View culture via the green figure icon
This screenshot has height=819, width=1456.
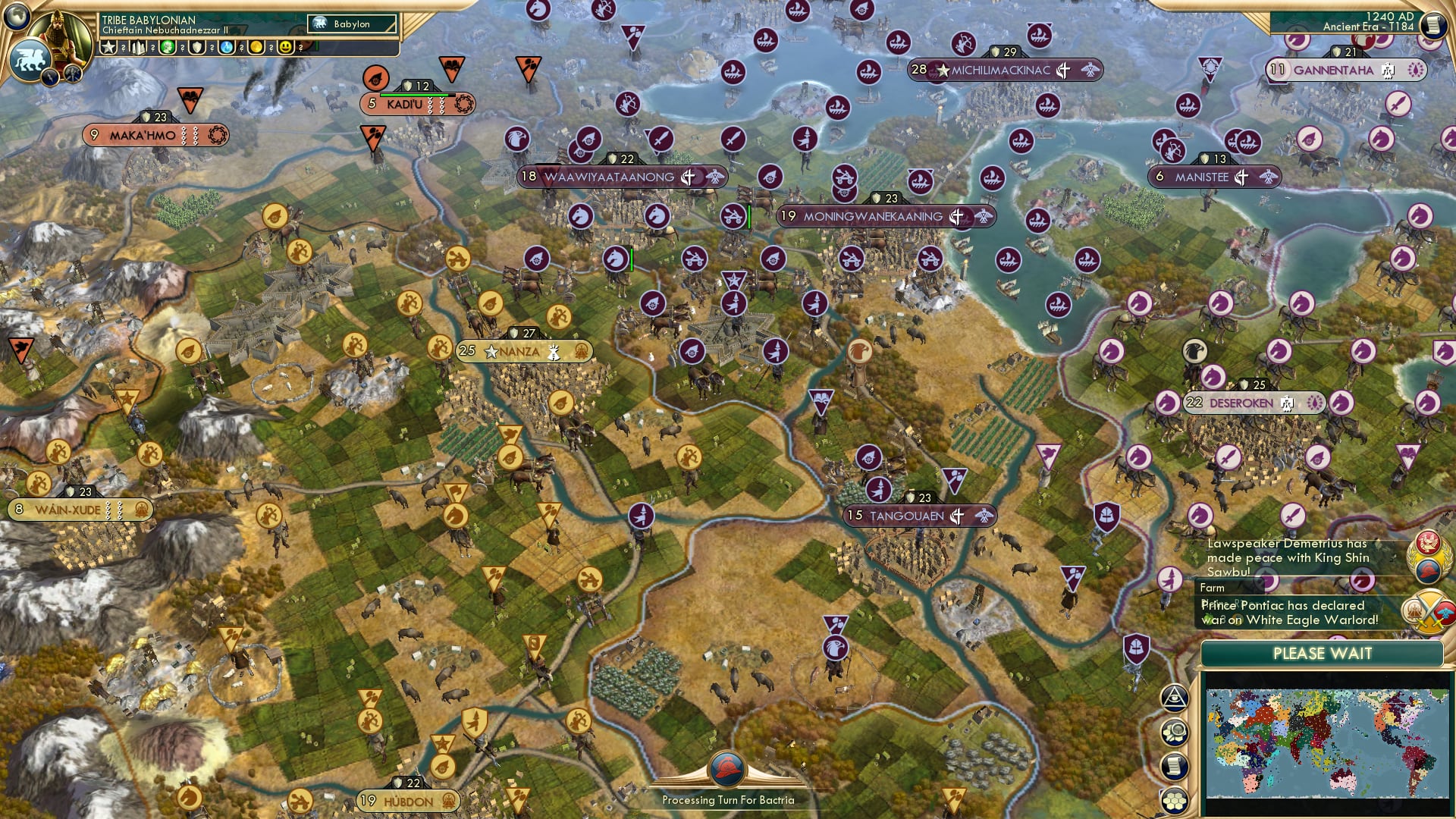tap(168, 47)
